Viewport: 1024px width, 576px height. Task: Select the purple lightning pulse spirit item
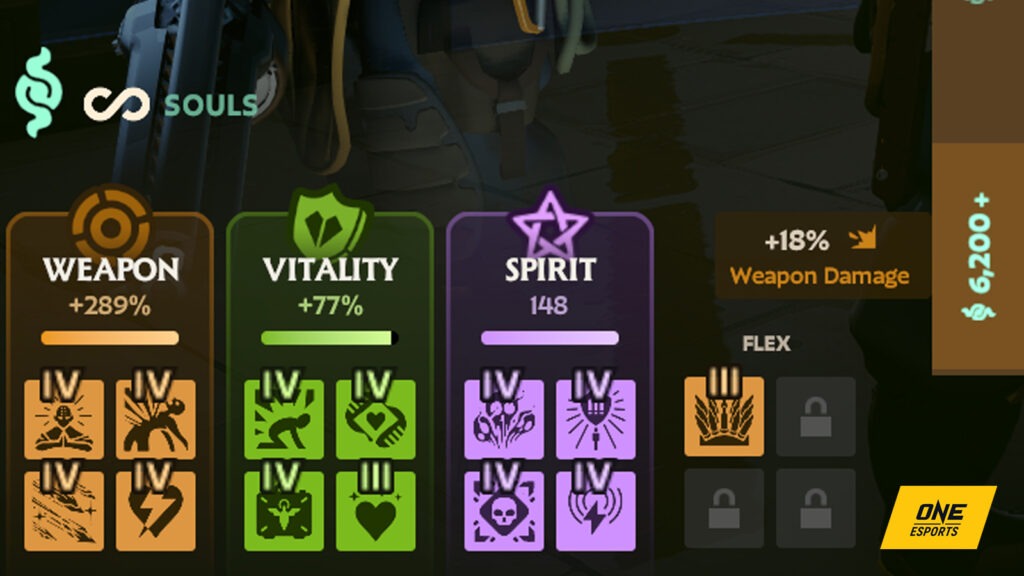click(595, 511)
